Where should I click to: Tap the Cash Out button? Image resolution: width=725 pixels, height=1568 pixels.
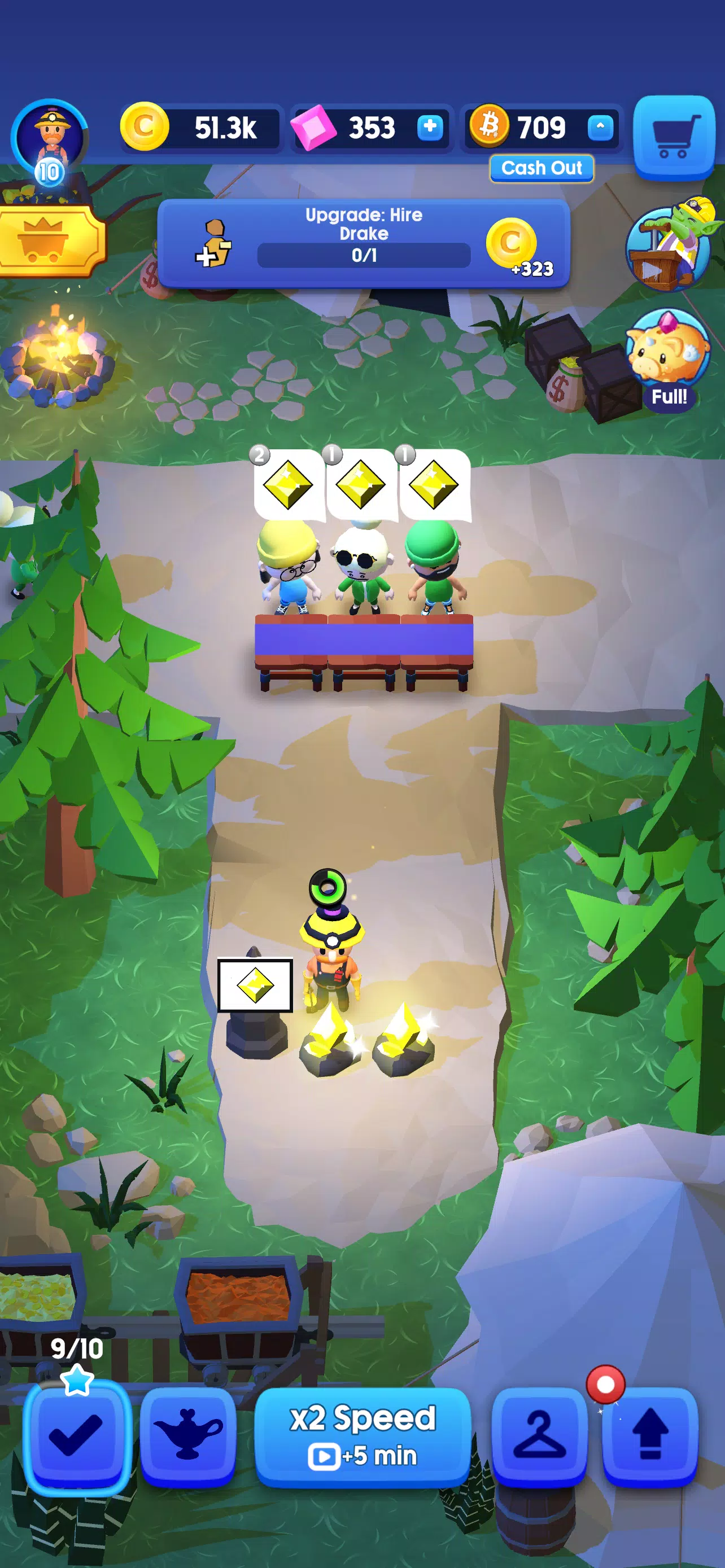pyautogui.click(x=541, y=169)
